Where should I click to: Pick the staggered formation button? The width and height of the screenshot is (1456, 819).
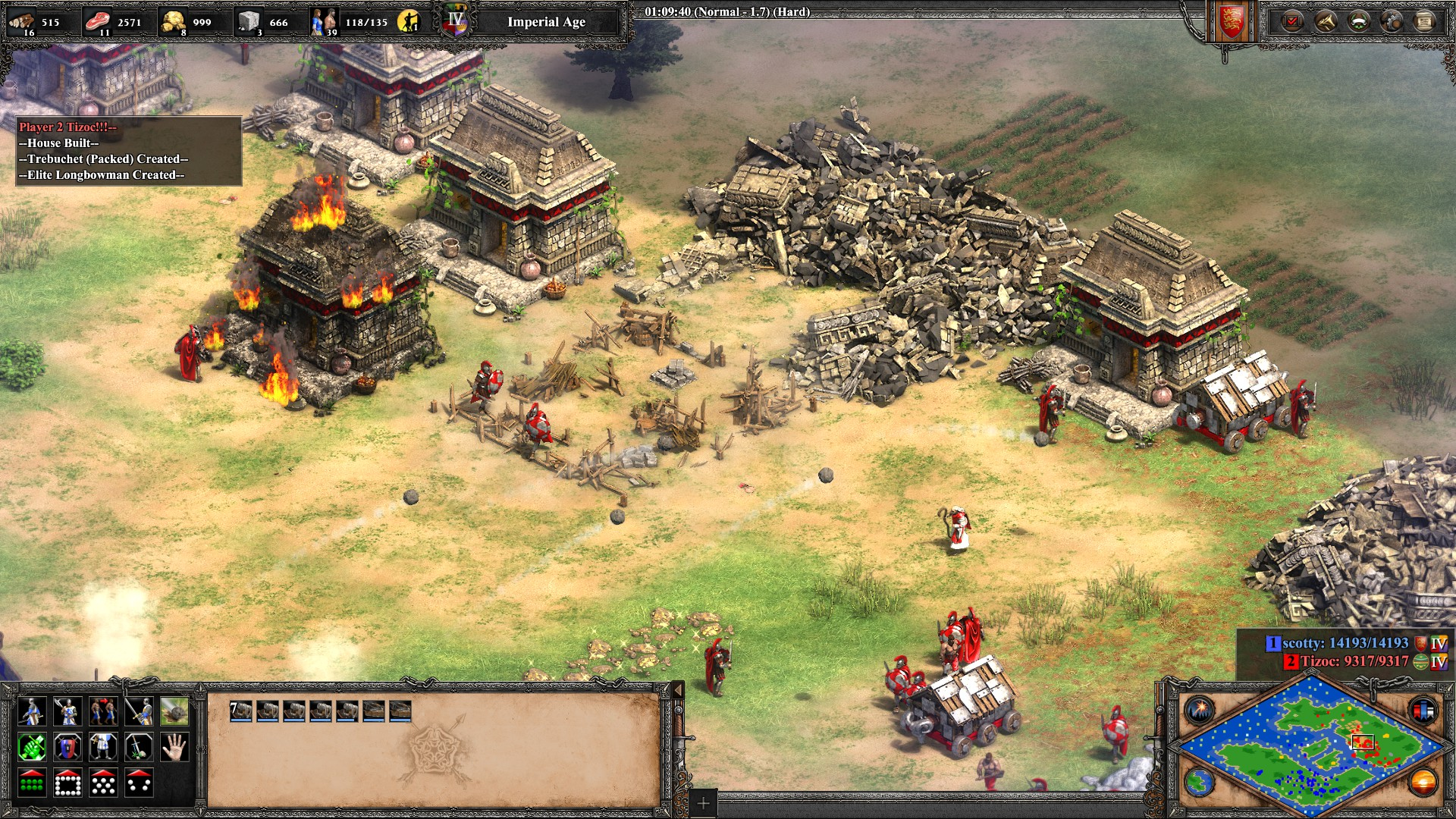click(103, 783)
